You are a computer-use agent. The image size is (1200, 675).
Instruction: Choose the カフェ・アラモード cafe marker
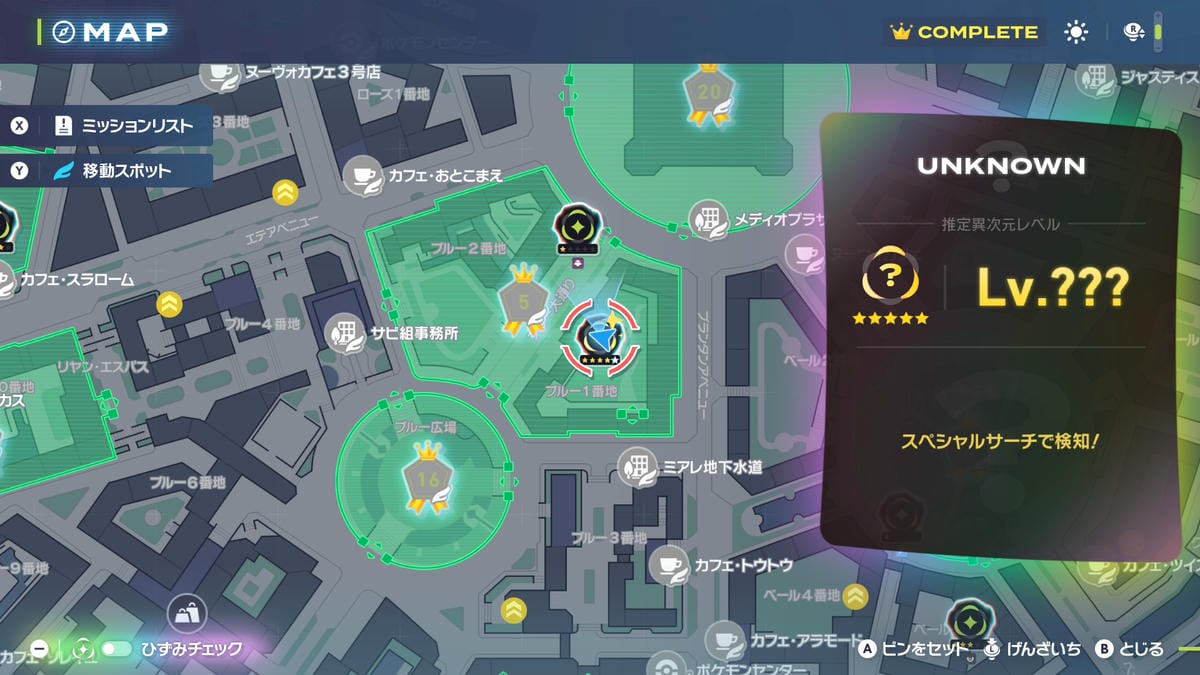[724, 640]
